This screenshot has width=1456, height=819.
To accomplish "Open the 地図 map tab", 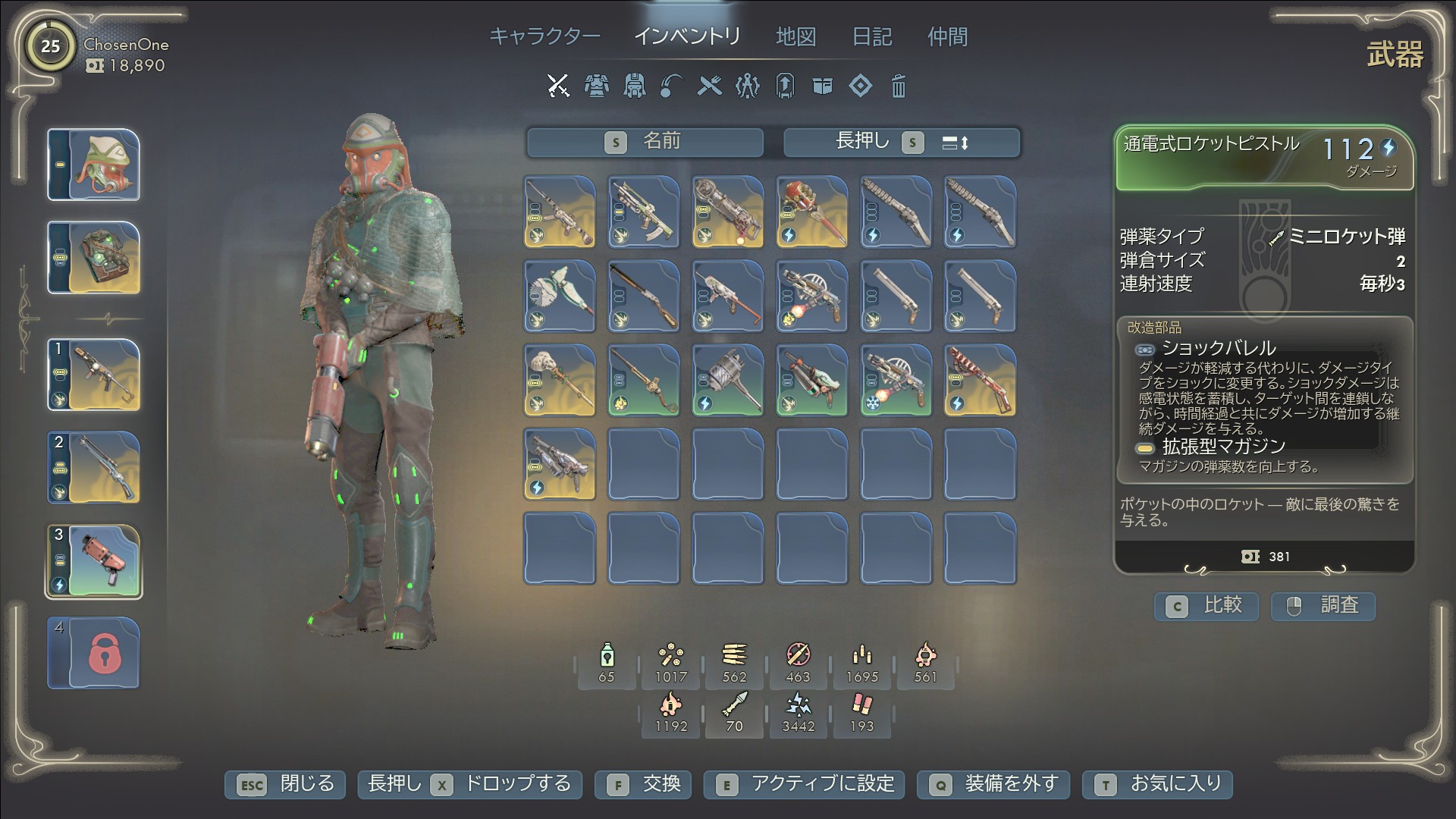I will coord(795,36).
